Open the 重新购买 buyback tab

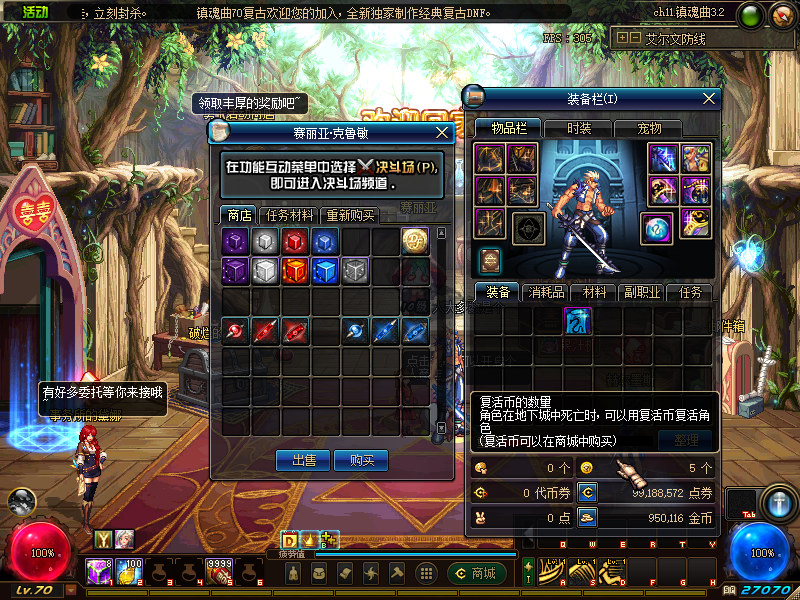tap(350, 215)
